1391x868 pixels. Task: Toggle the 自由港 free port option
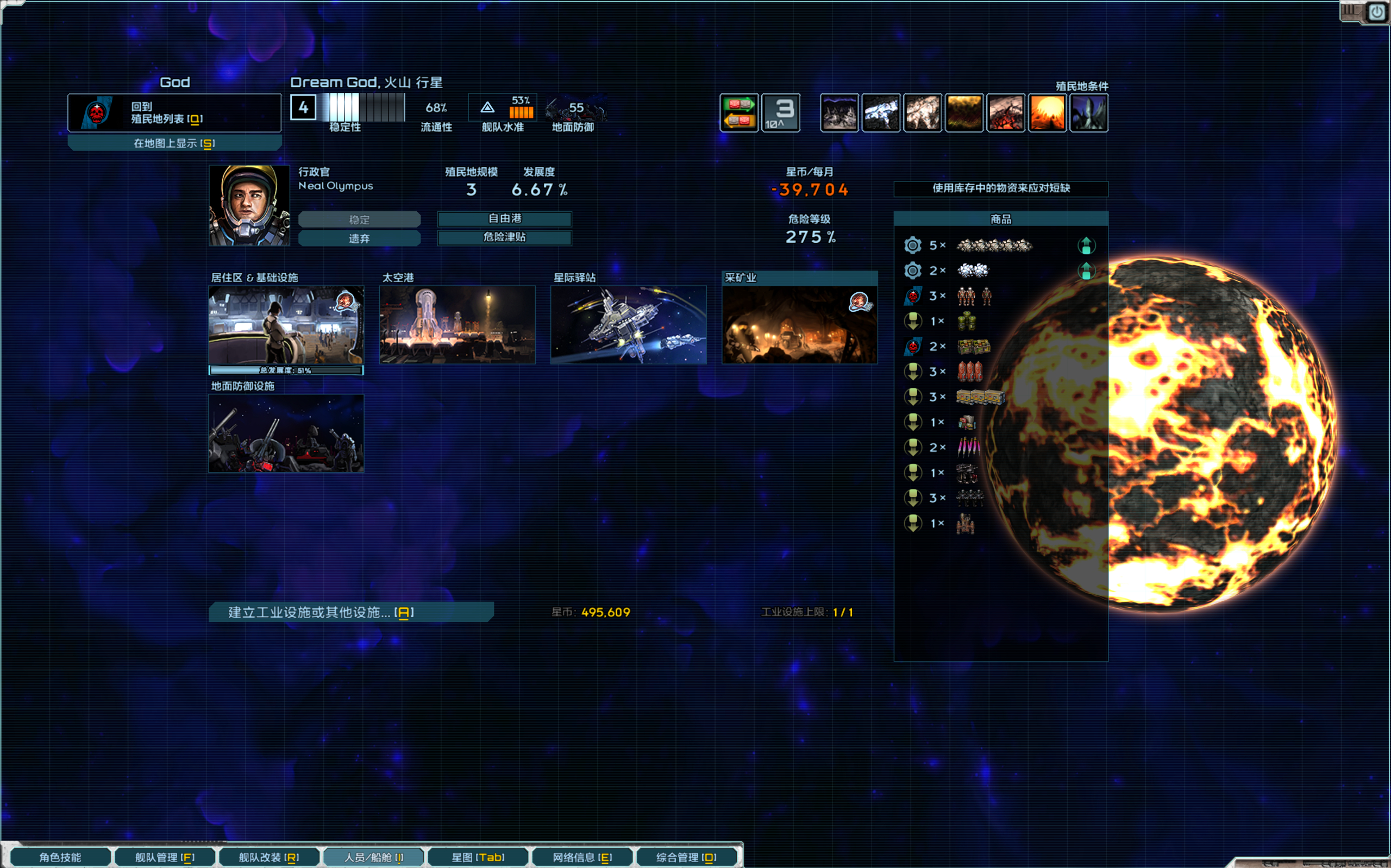coord(504,219)
